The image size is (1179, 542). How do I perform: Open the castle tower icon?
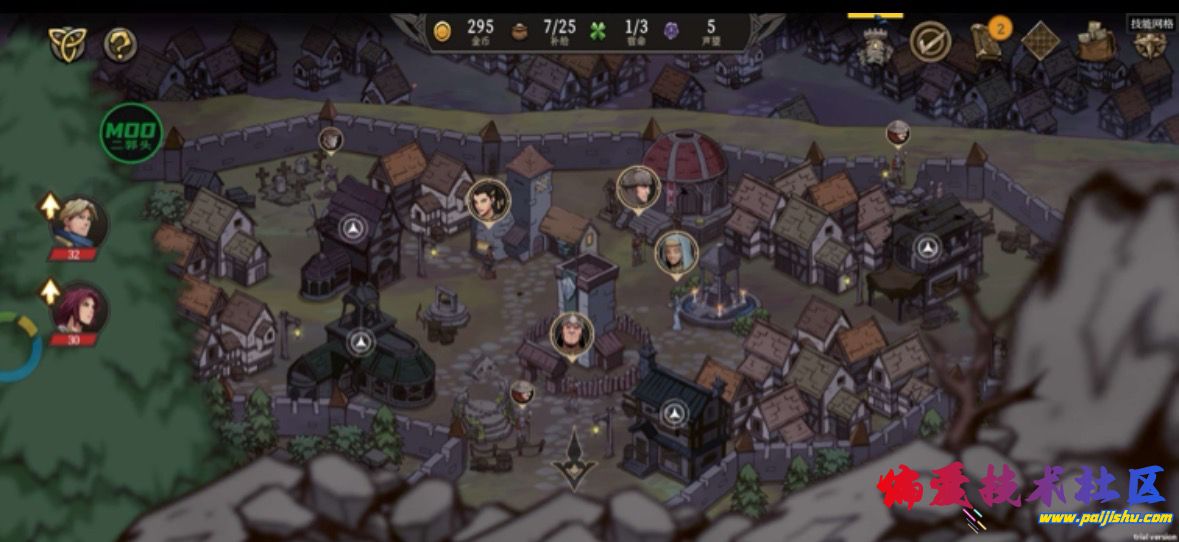pos(874,43)
